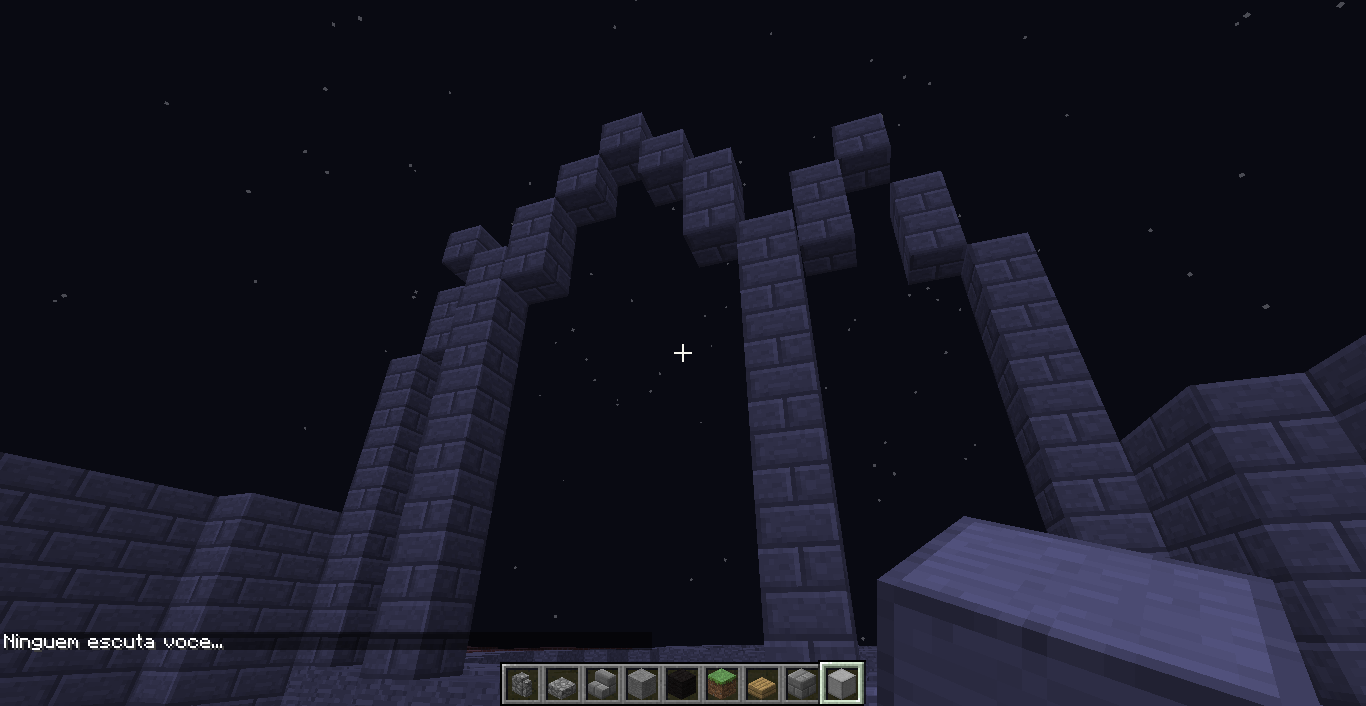Image resolution: width=1366 pixels, height=706 pixels.
Task: Click the highlighted smooth stone block slot
Action: click(842, 685)
